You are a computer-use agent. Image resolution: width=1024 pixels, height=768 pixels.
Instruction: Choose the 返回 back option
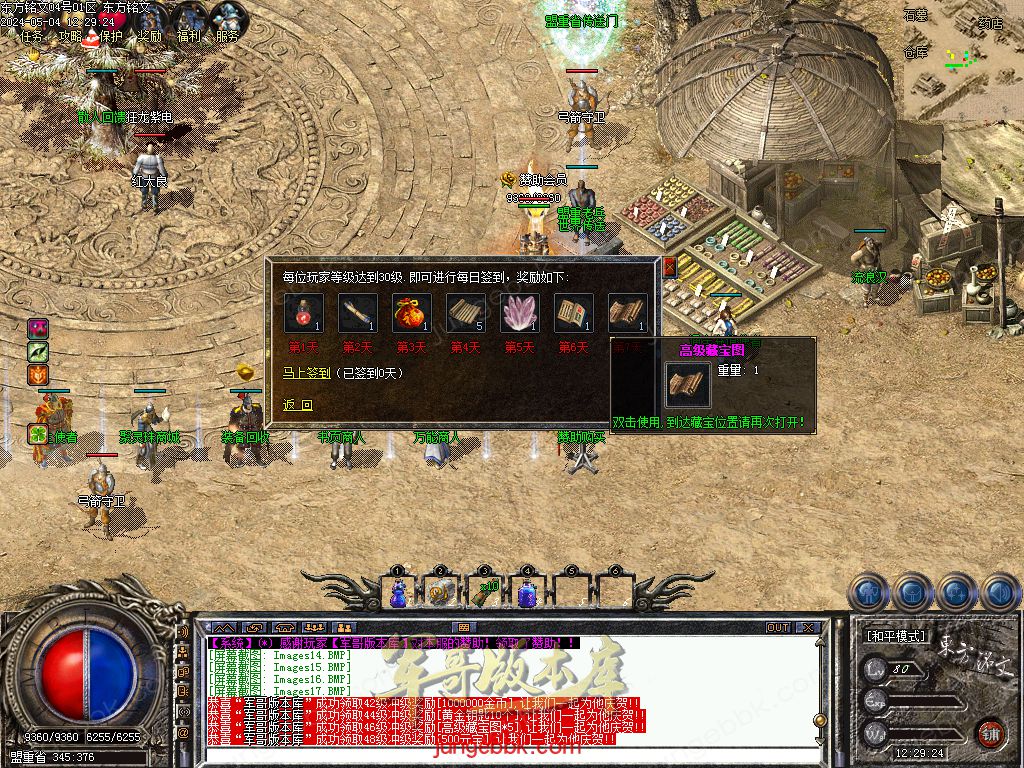[297, 405]
